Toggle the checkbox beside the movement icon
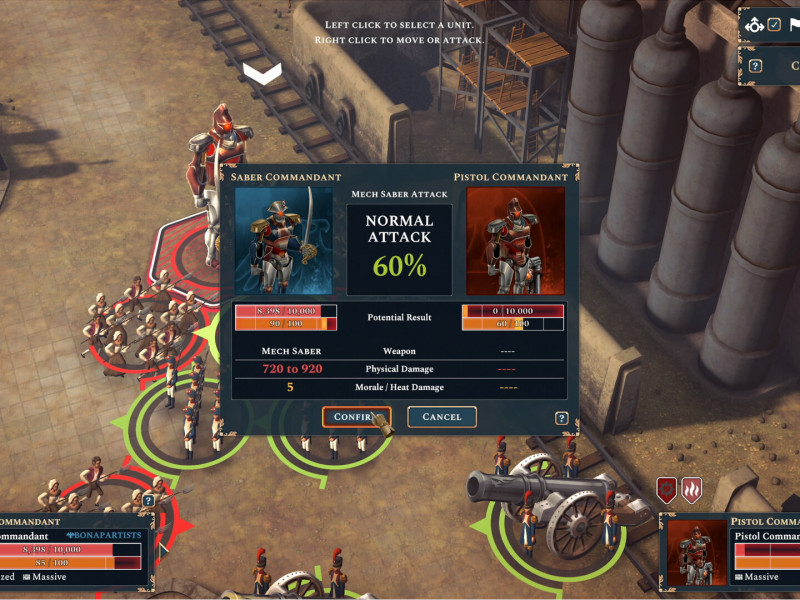 [x=774, y=24]
